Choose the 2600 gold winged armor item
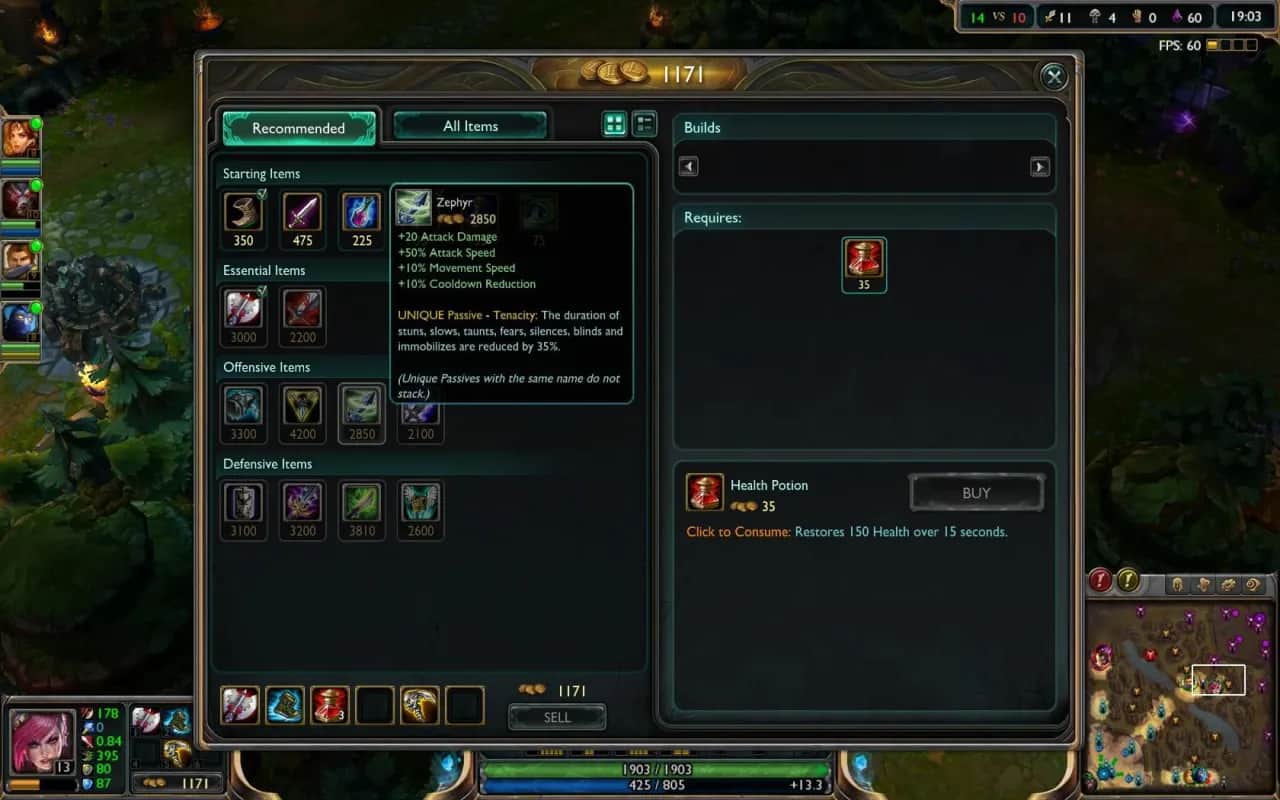 pyautogui.click(x=421, y=502)
